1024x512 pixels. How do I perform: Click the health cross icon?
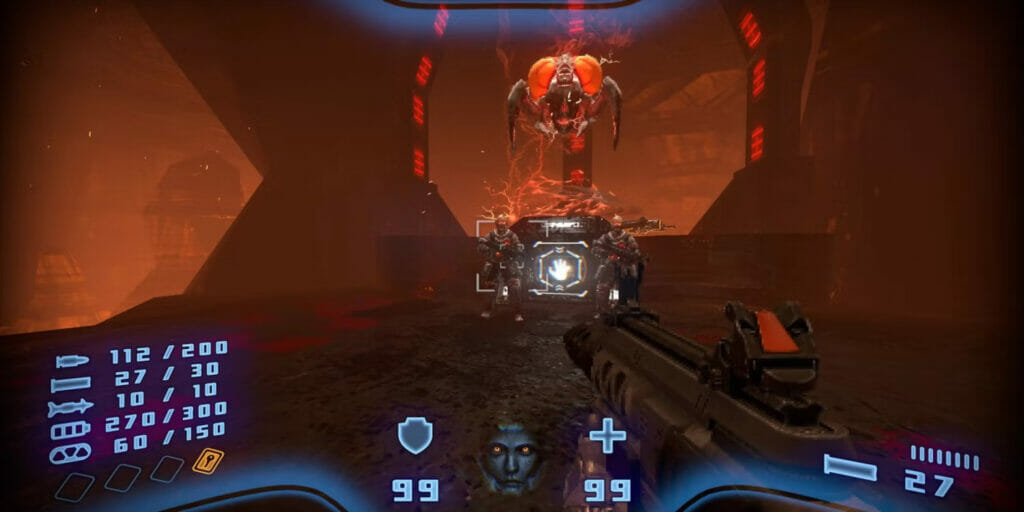click(x=607, y=436)
